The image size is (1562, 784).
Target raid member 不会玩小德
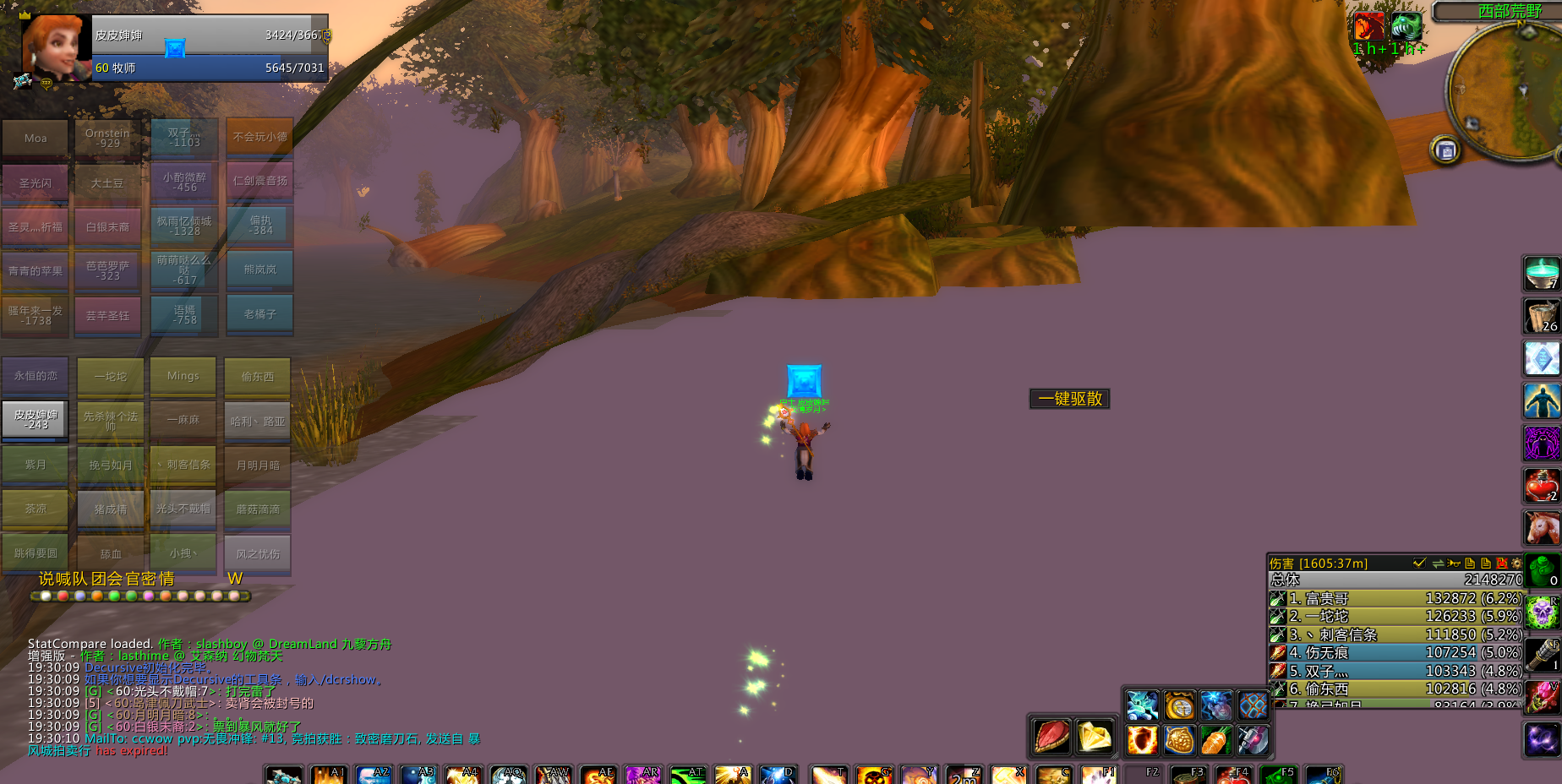pos(259,137)
